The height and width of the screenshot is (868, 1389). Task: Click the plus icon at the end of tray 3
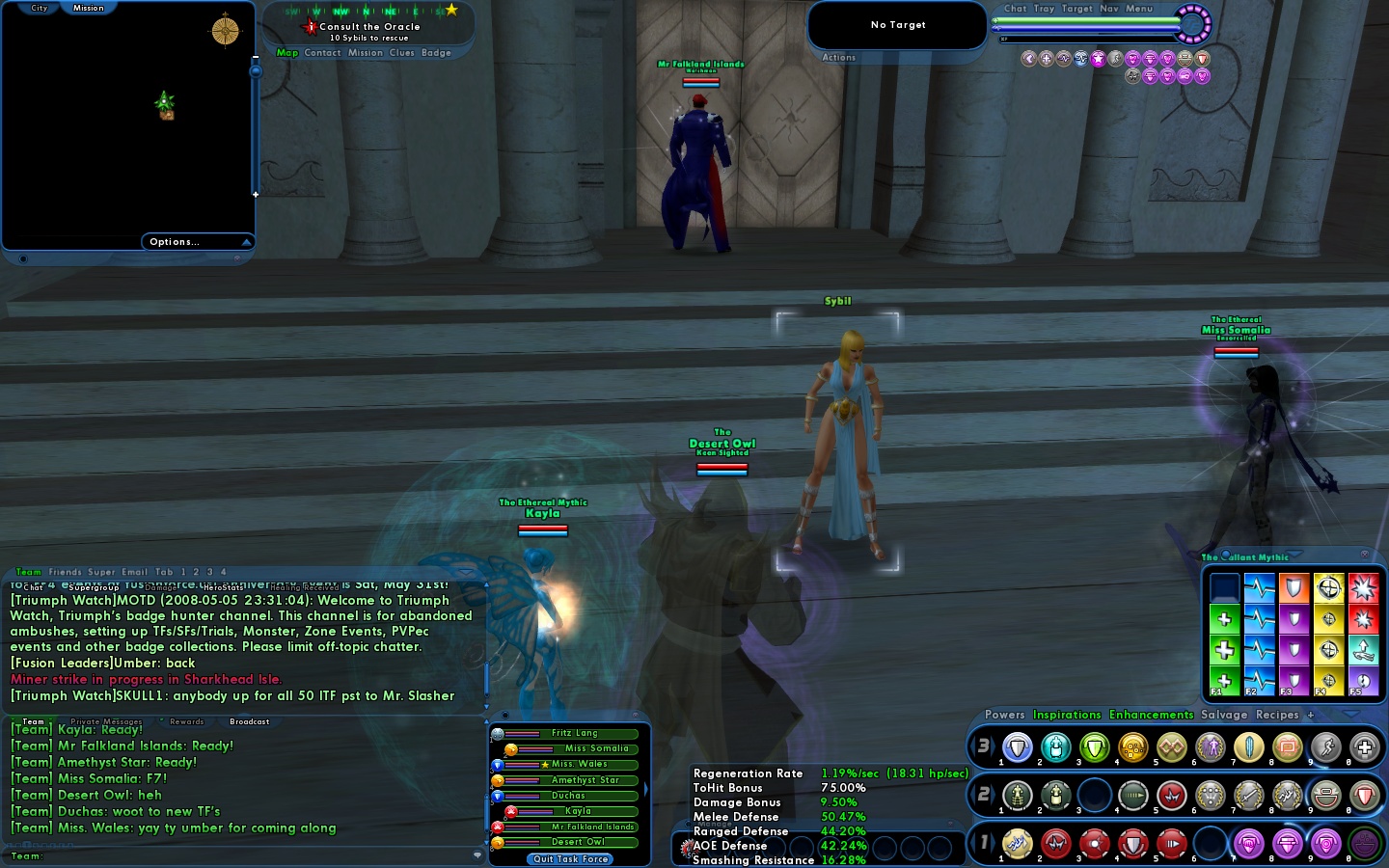pos(1364,747)
